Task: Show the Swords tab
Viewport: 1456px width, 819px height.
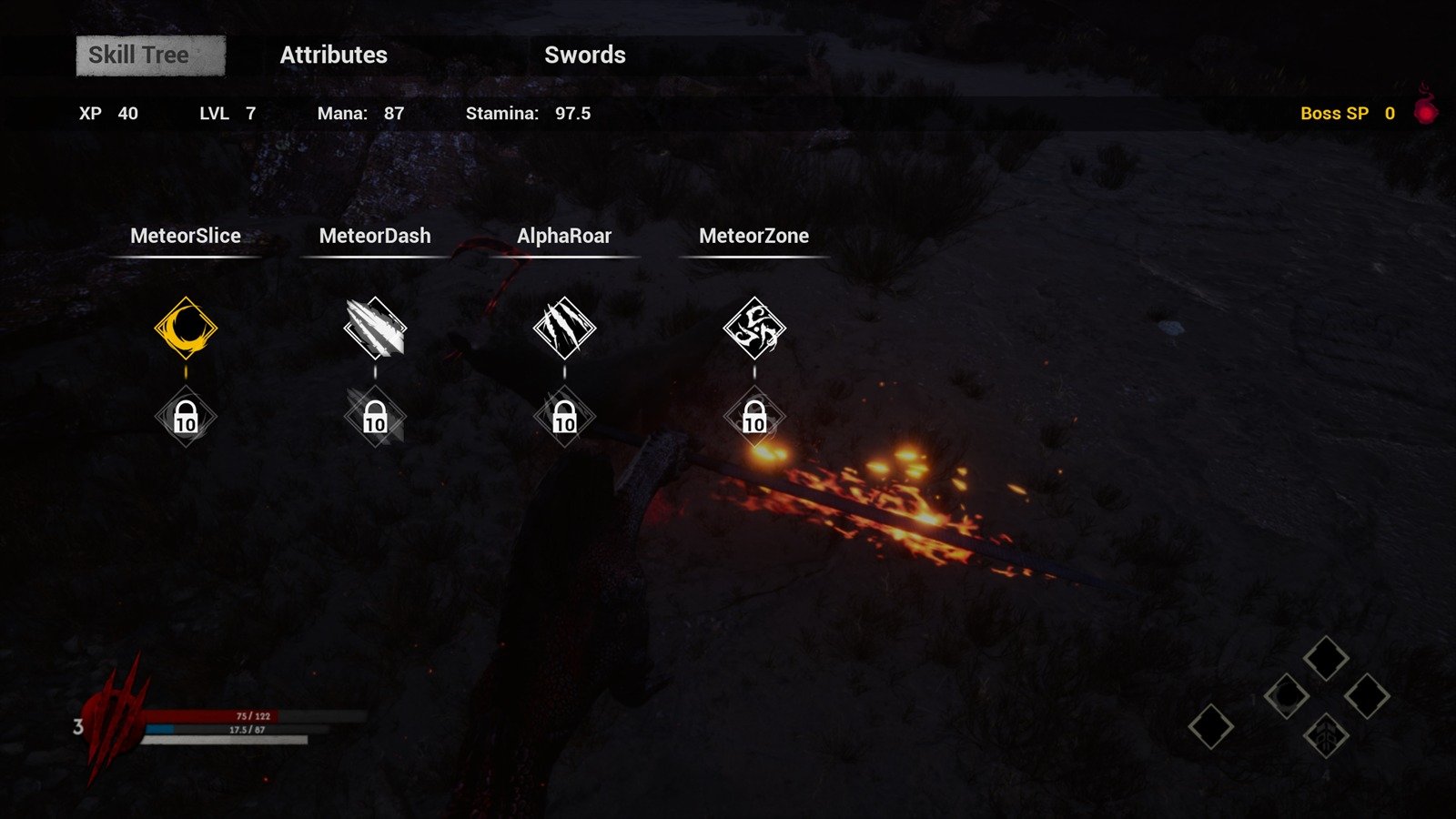Action: [x=584, y=56]
